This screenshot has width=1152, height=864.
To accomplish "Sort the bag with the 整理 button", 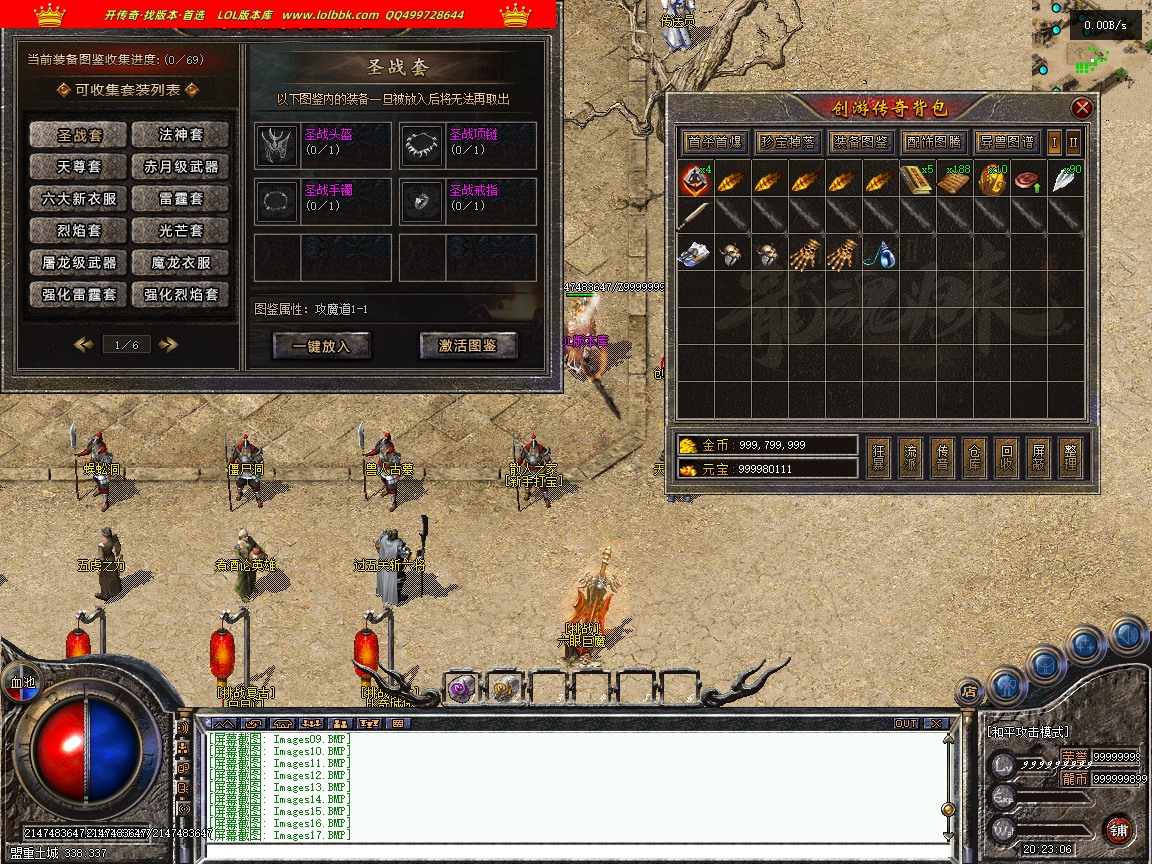I will 1070,457.
